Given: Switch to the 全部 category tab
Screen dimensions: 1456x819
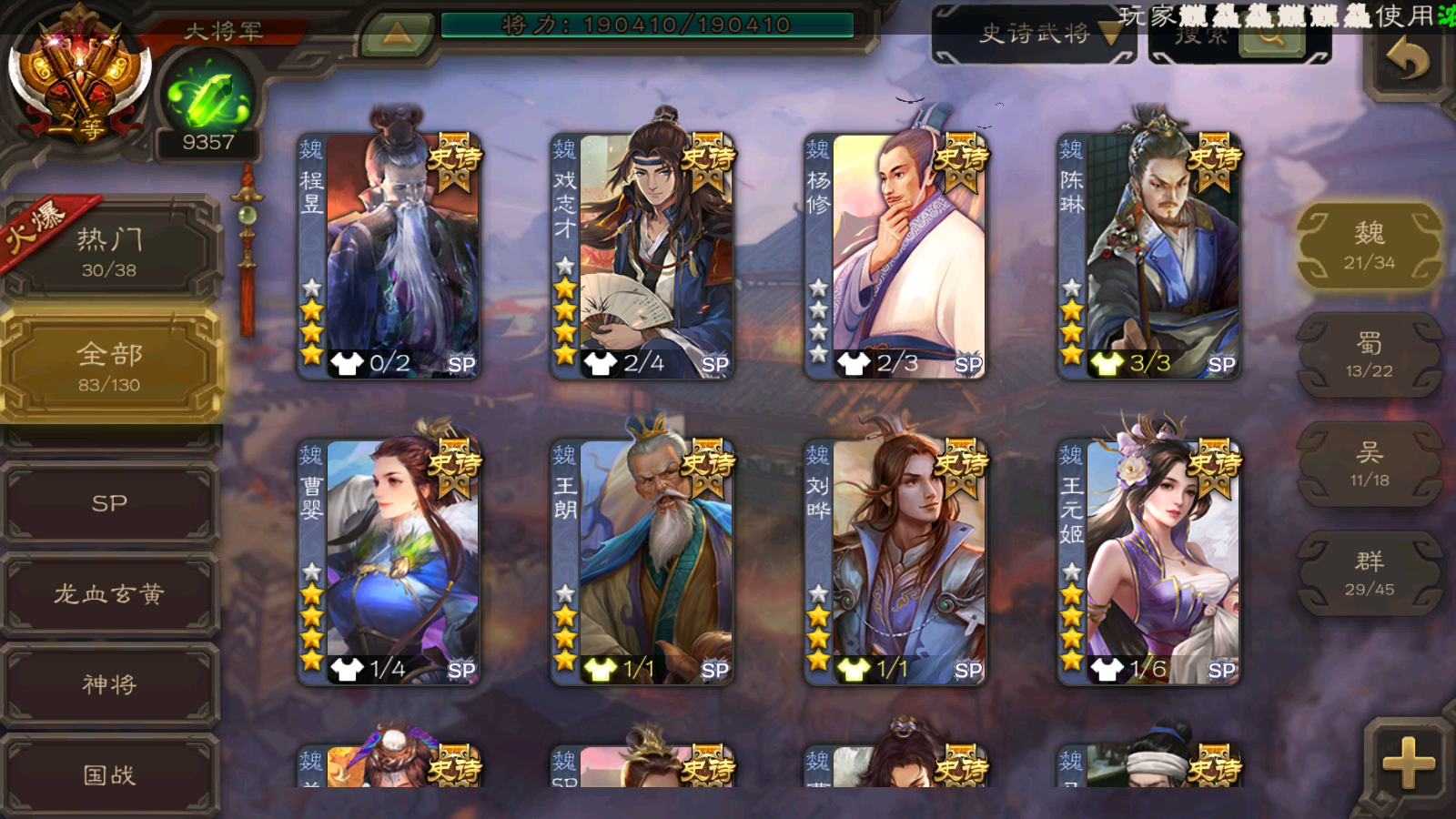Looking at the screenshot, I should (109, 366).
